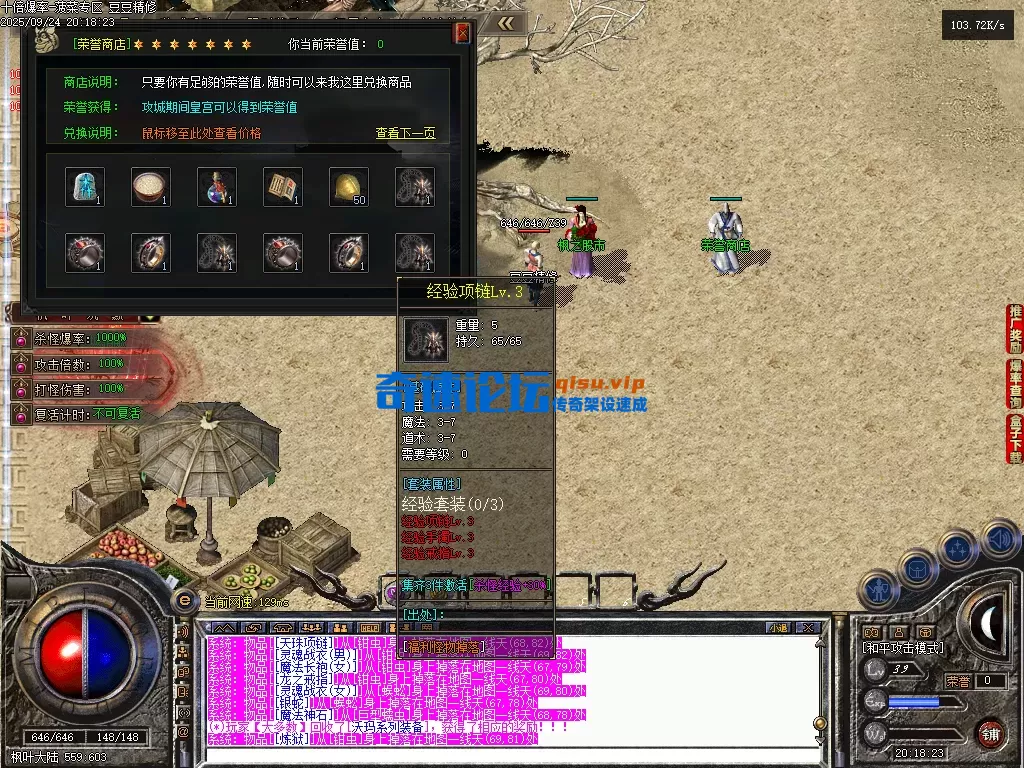Click the 推广奖励 side button
Image resolution: width=1024 pixels, height=768 pixels.
1015,329
